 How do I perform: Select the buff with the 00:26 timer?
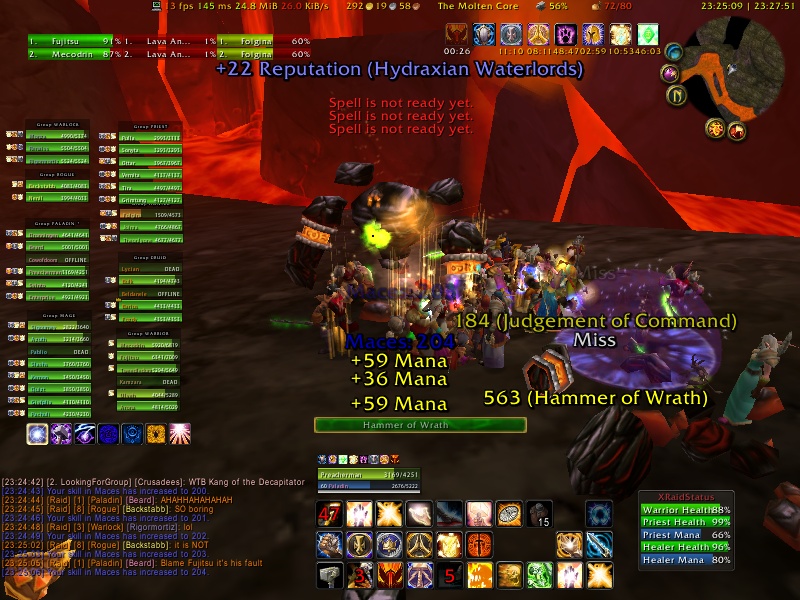point(457,36)
